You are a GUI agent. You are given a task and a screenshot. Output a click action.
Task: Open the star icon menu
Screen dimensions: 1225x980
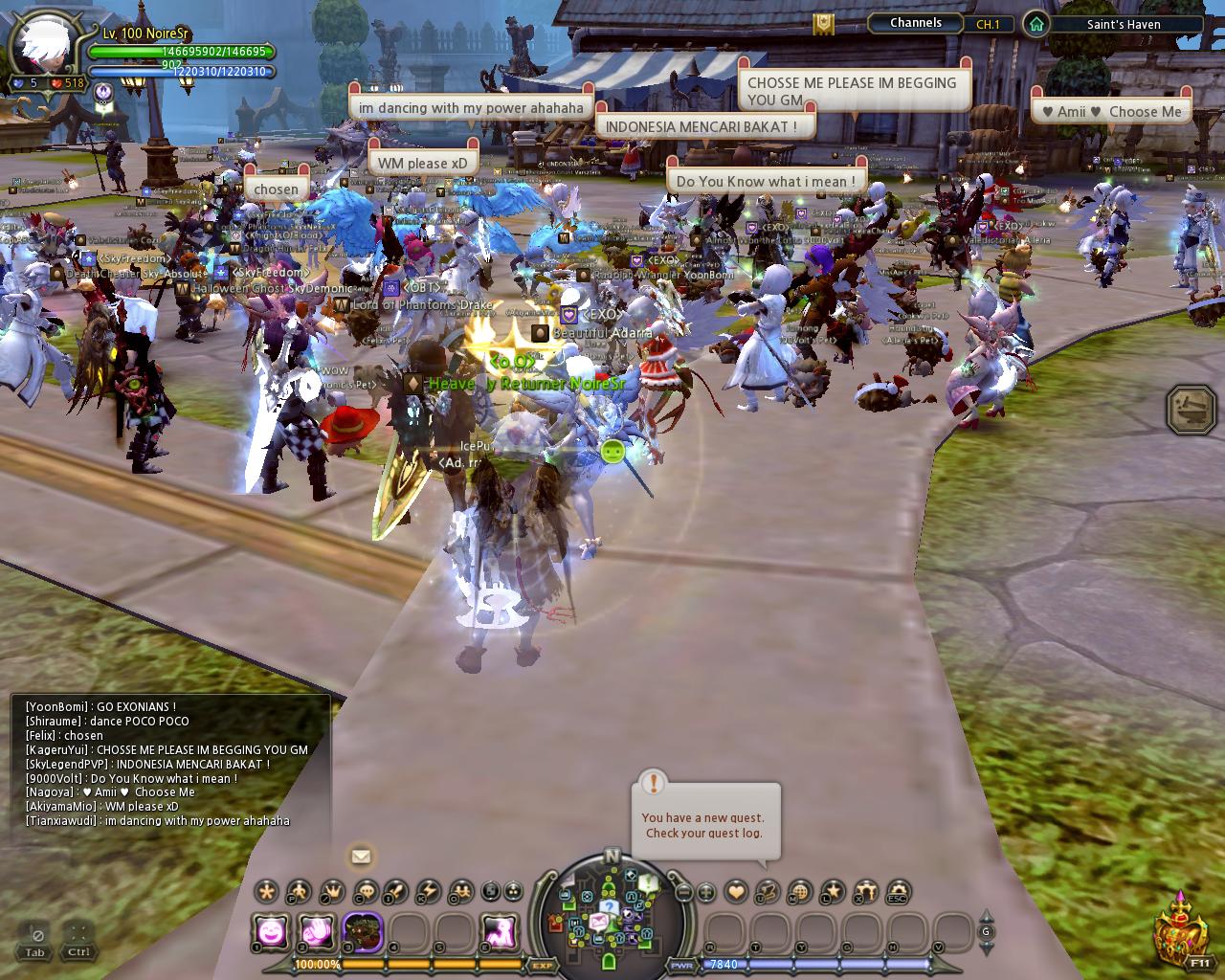click(x=832, y=892)
